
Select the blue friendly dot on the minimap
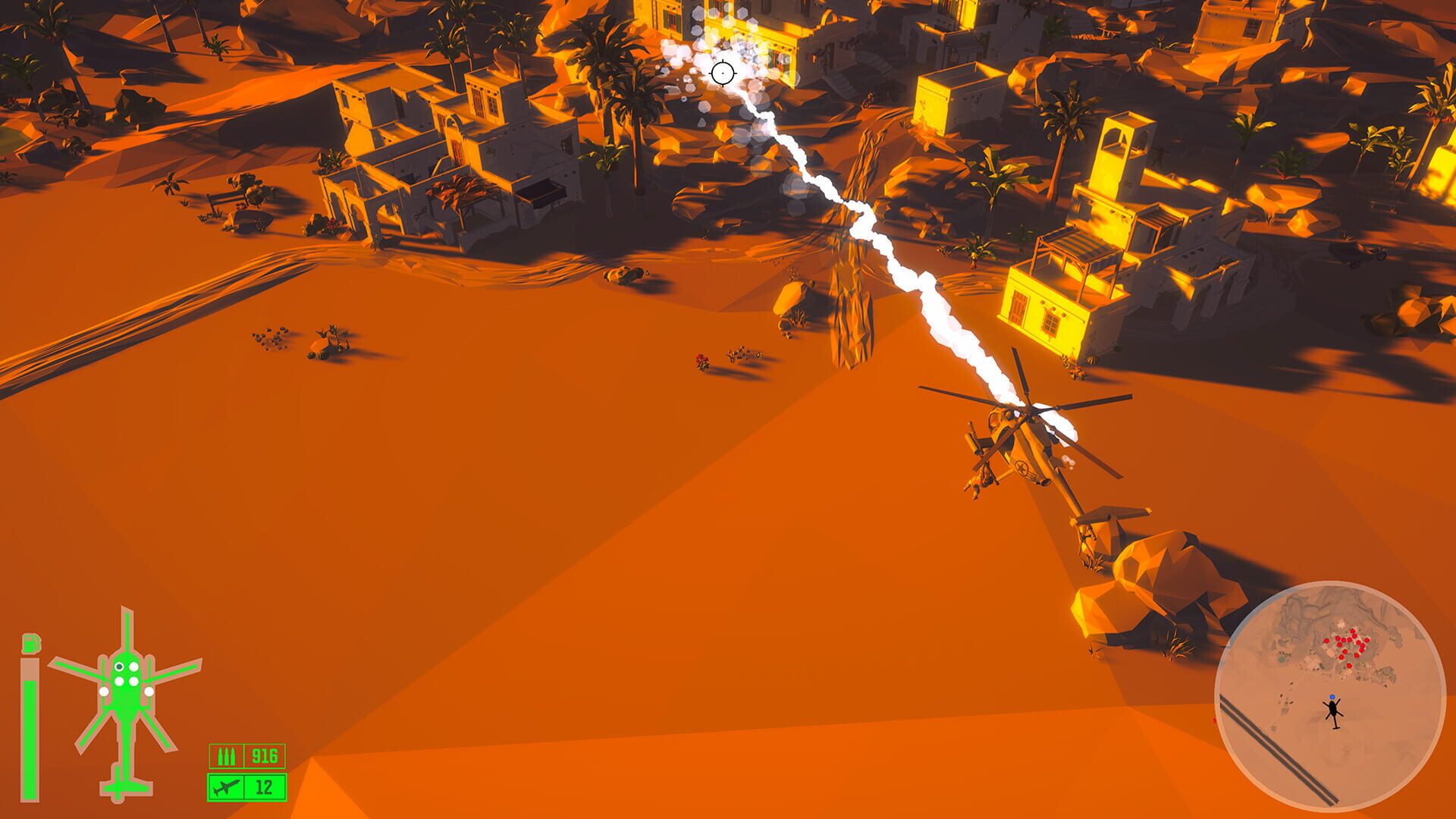click(x=1332, y=695)
